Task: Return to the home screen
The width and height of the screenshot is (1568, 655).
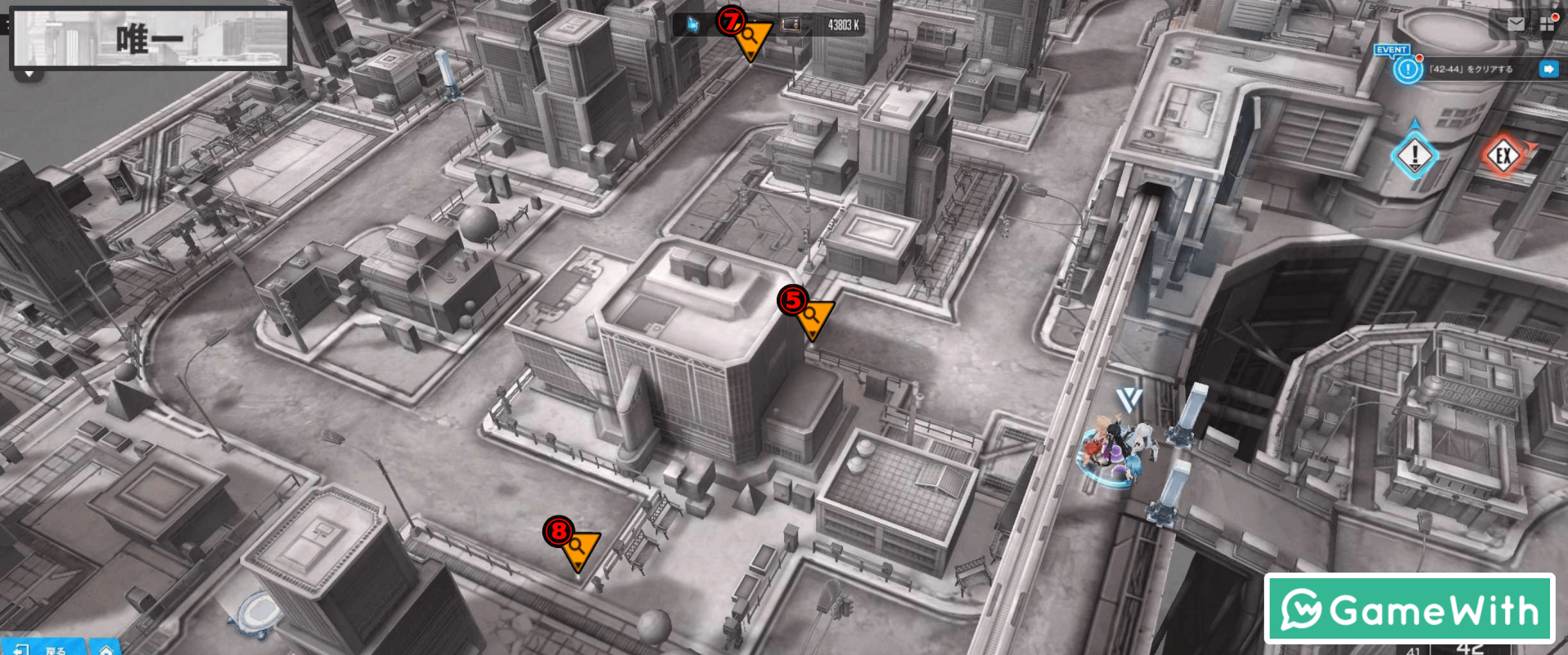Action: tap(105, 648)
